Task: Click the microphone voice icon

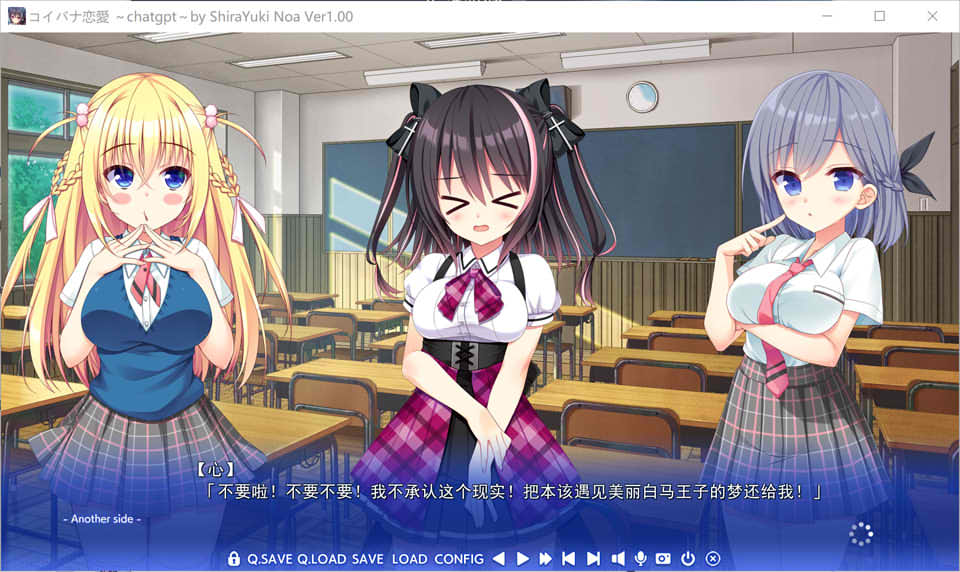Action: 641,559
